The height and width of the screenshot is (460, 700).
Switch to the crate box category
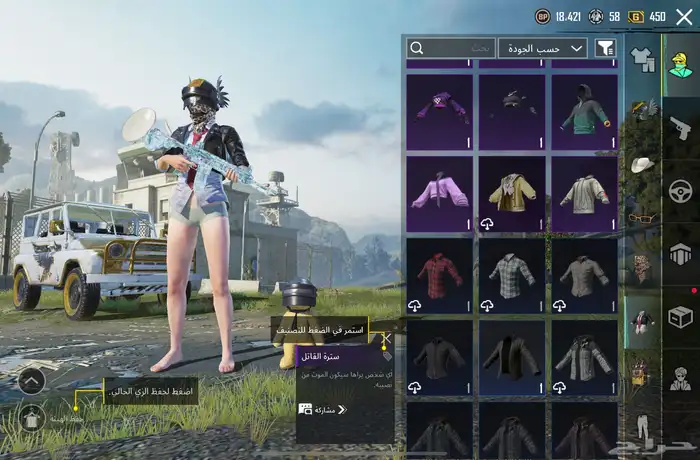click(680, 317)
